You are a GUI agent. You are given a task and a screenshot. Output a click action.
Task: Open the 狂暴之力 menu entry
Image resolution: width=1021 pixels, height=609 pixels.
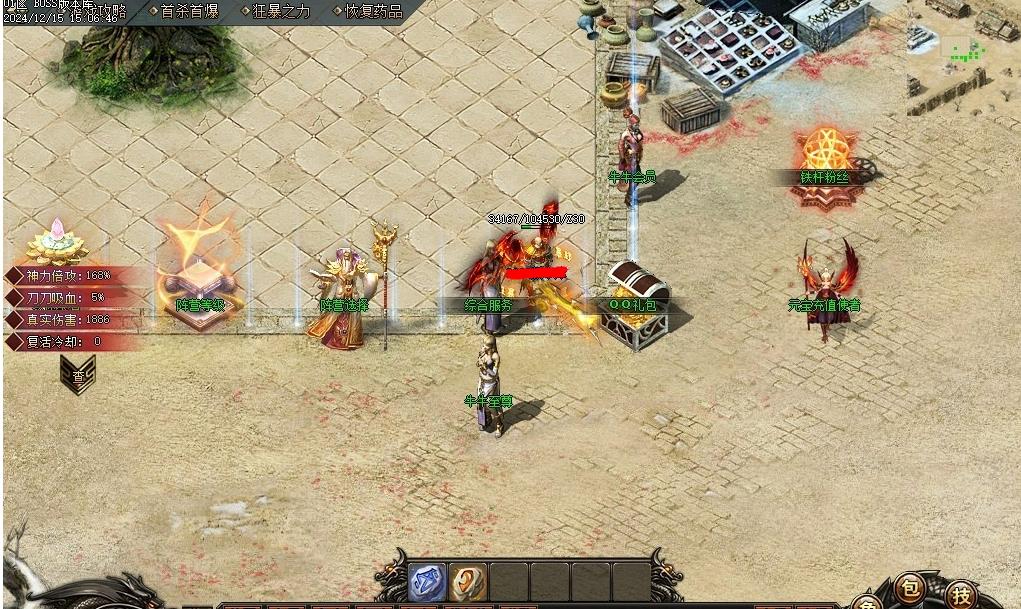[281, 11]
